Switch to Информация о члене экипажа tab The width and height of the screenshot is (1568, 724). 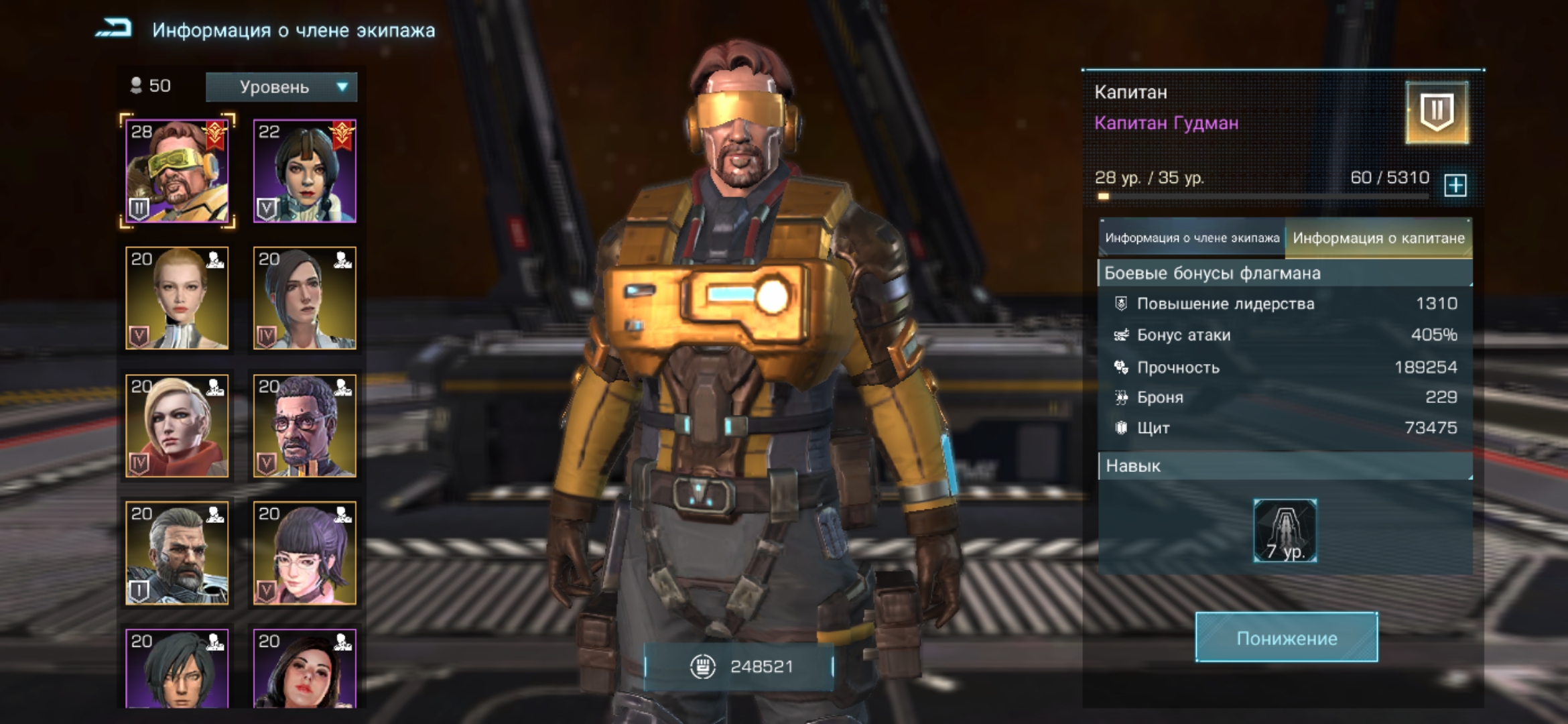[1191, 238]
